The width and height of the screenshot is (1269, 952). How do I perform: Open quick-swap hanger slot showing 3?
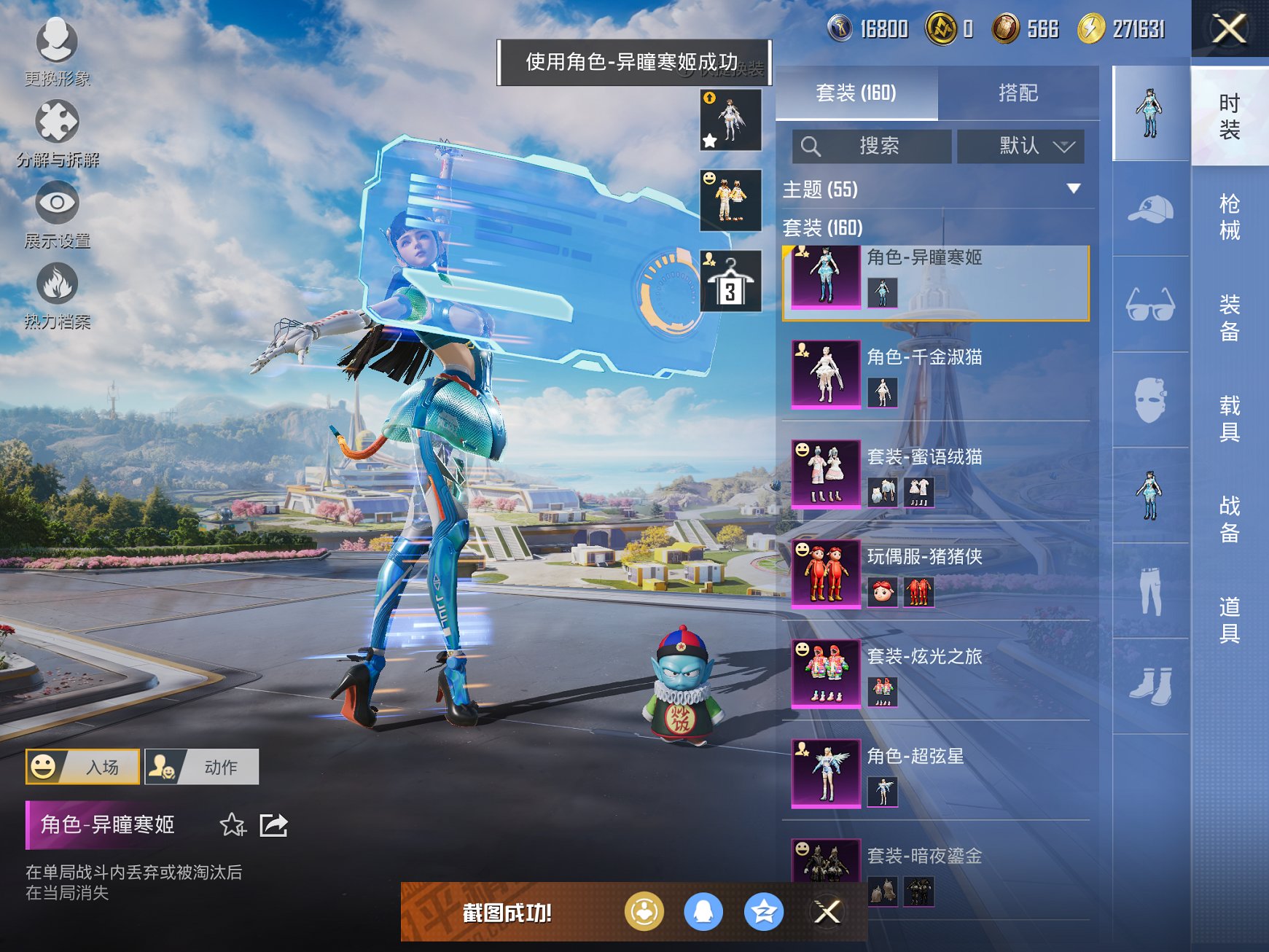[729, 281]
